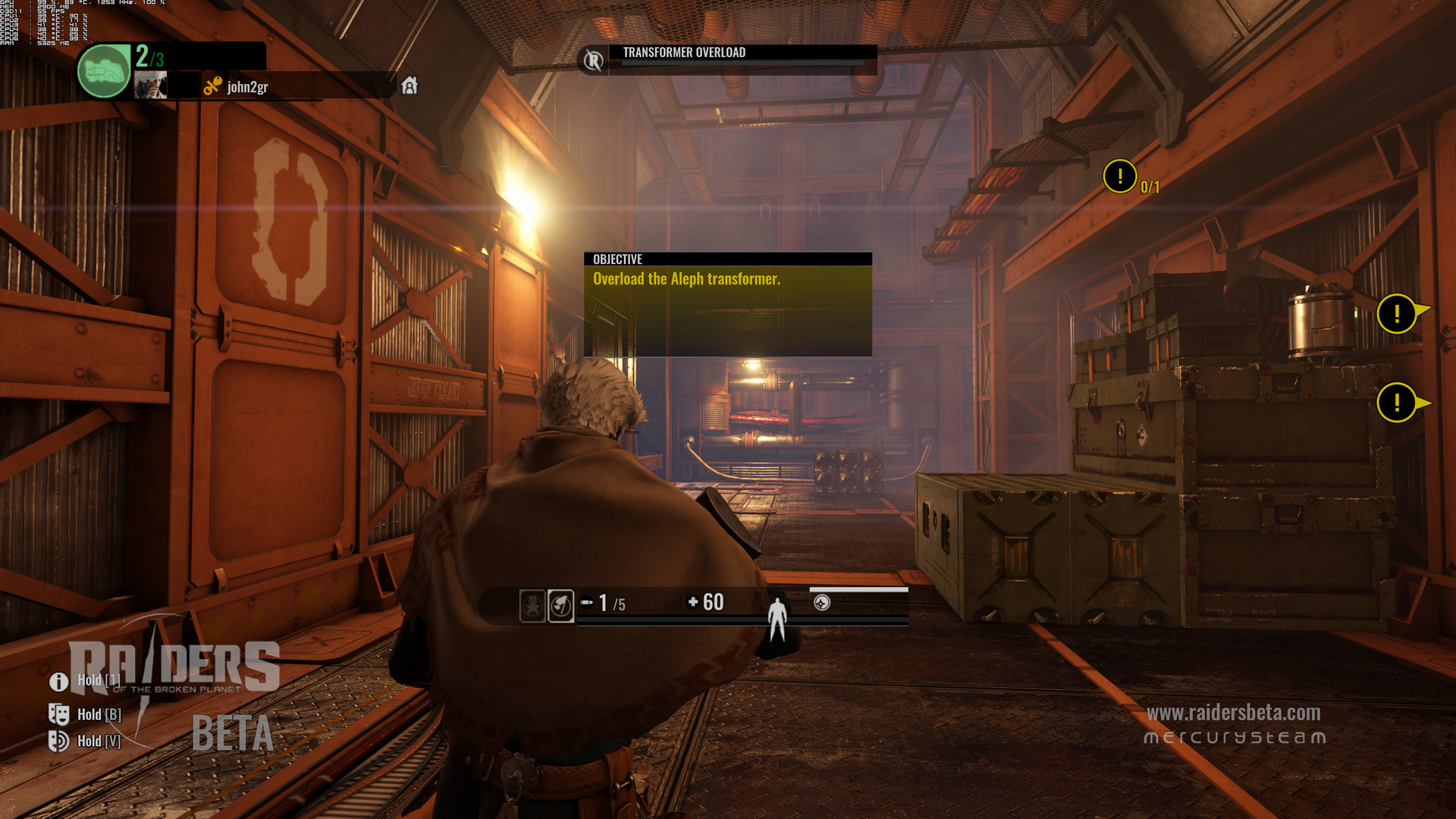Select the star ability icon

click(x=532, y=605)
